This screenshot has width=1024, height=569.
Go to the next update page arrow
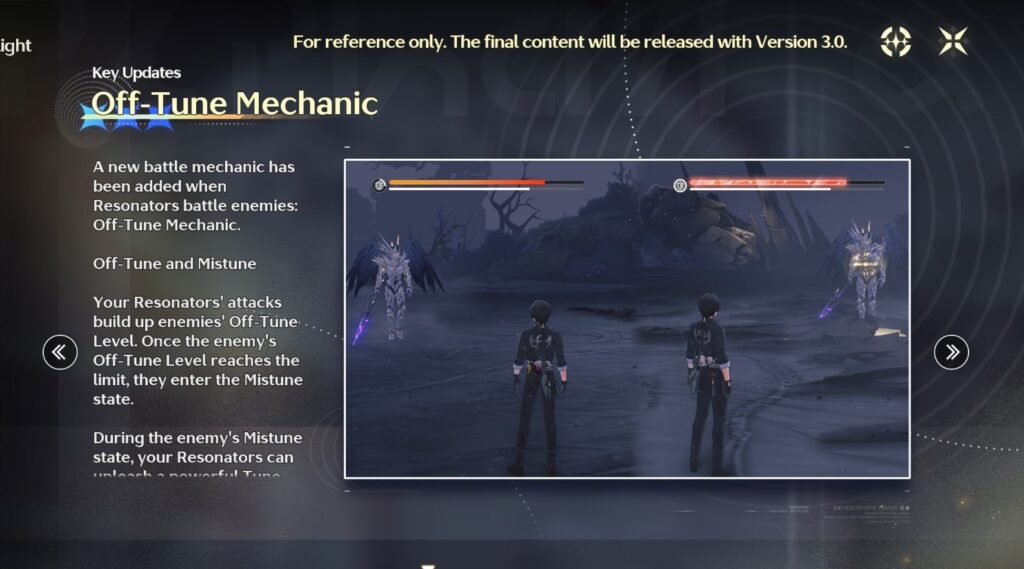tap(951, 351)
